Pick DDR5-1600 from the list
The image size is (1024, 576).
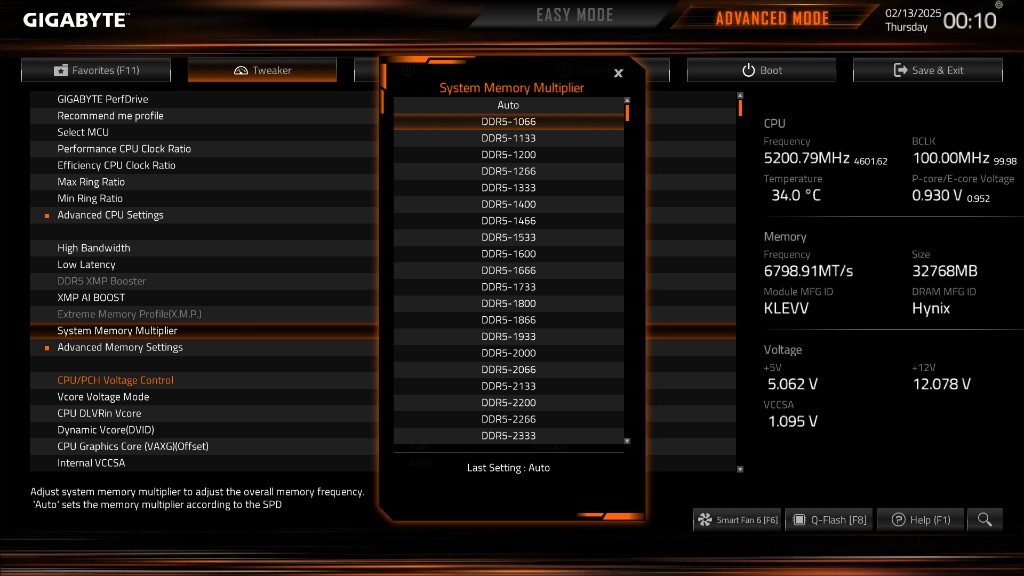(x=508, y=254)
